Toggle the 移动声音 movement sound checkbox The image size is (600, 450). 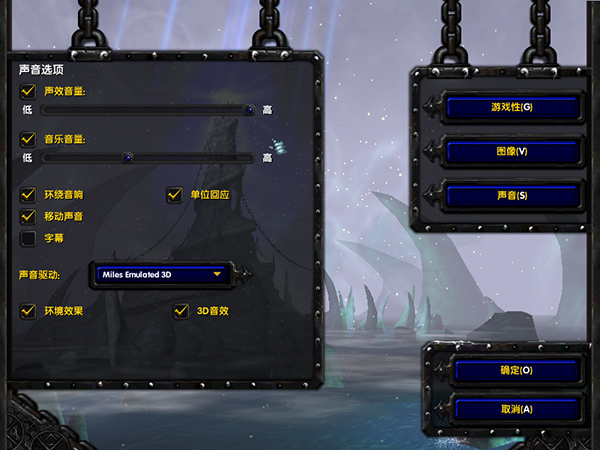(28, 216)
